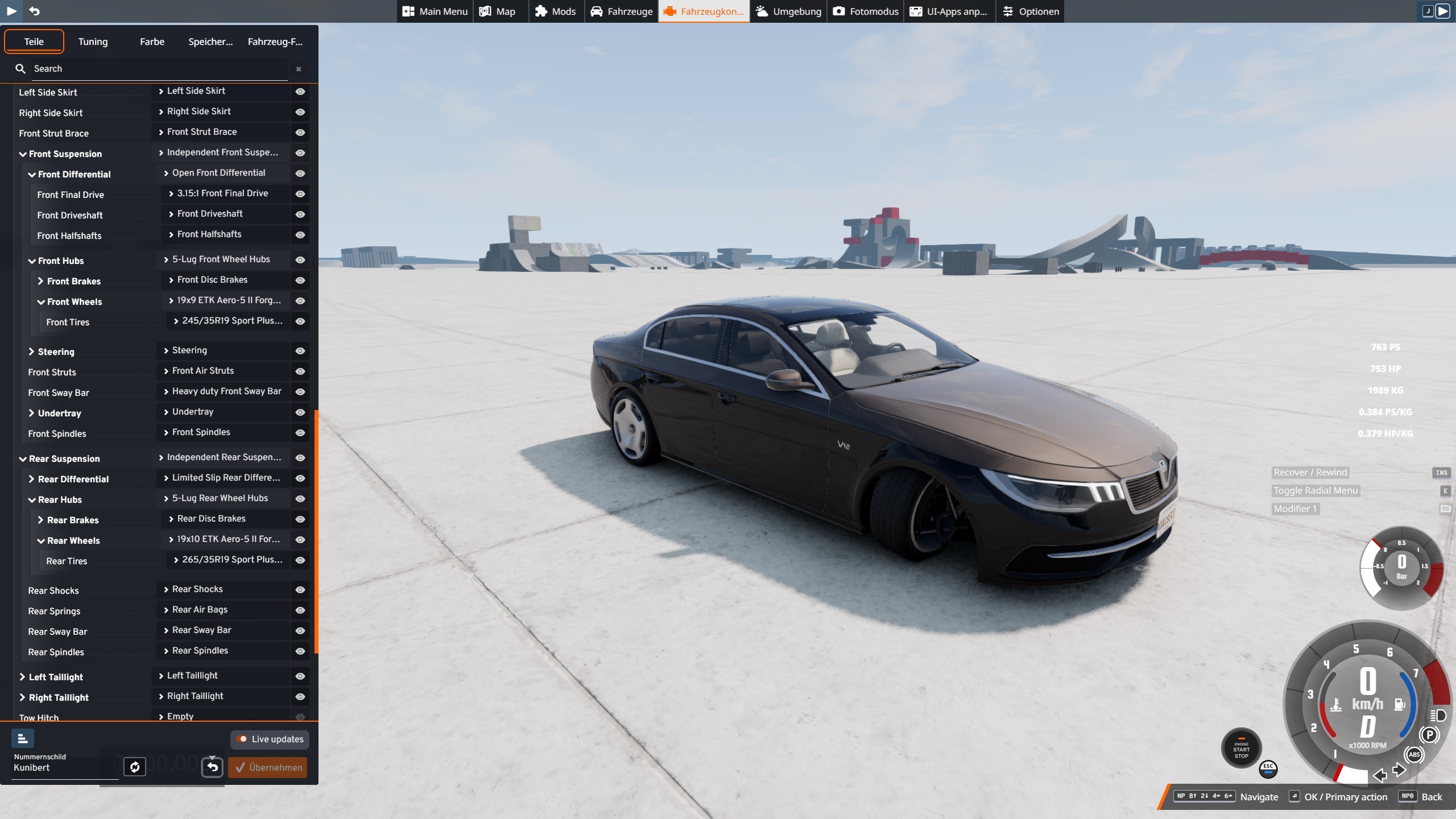The image size is (1456, 819).
Task: Open the Mods menu
Action: 556,11
